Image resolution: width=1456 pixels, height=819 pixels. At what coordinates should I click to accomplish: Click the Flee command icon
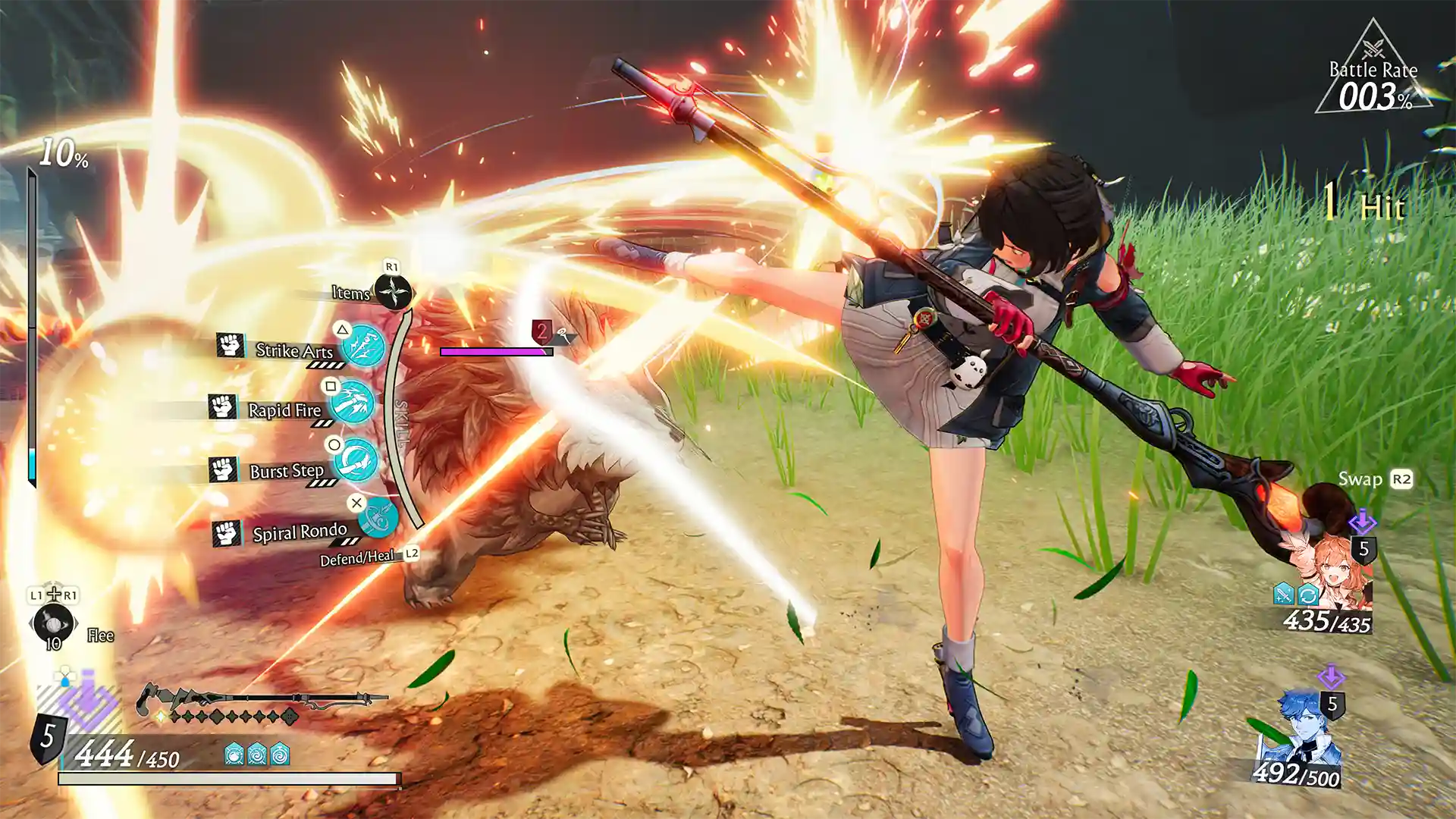tap(53, 624)
